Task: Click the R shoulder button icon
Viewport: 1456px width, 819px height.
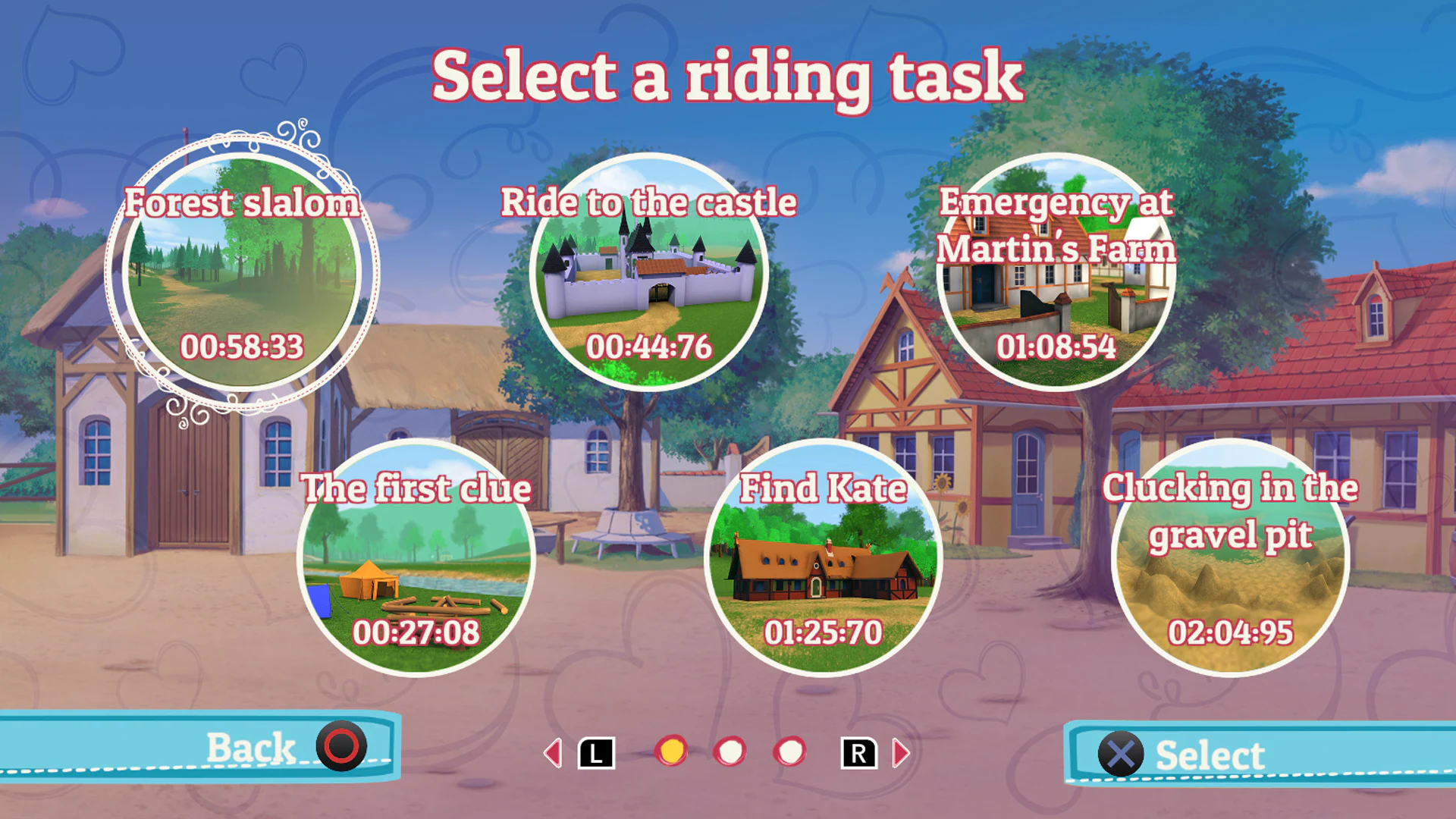Action: [x=858, y=753]
